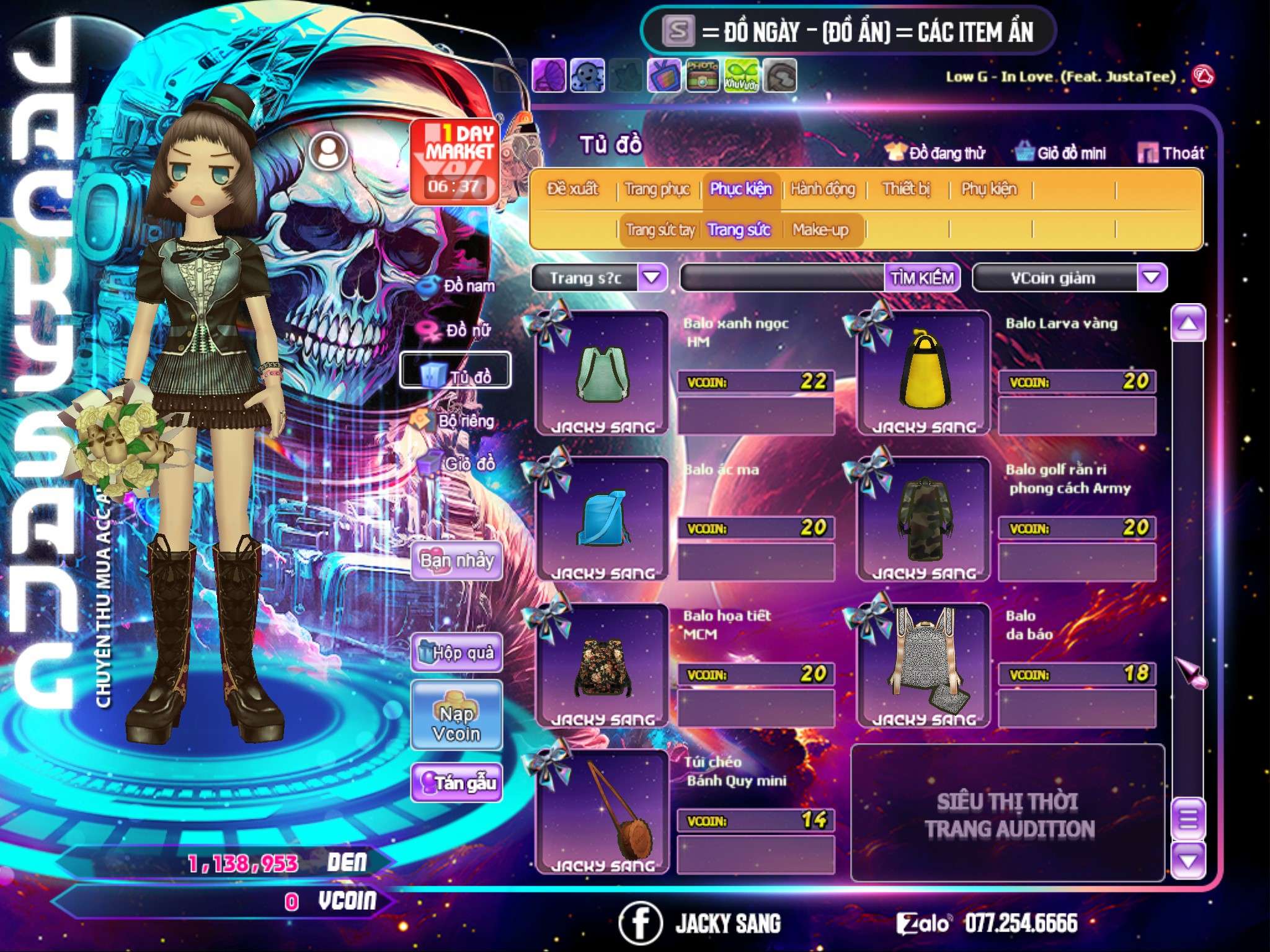Click the scroll down arrow button
Image resolution: width=1270 pixels, height=952 pixels.
coord(1188,860)
